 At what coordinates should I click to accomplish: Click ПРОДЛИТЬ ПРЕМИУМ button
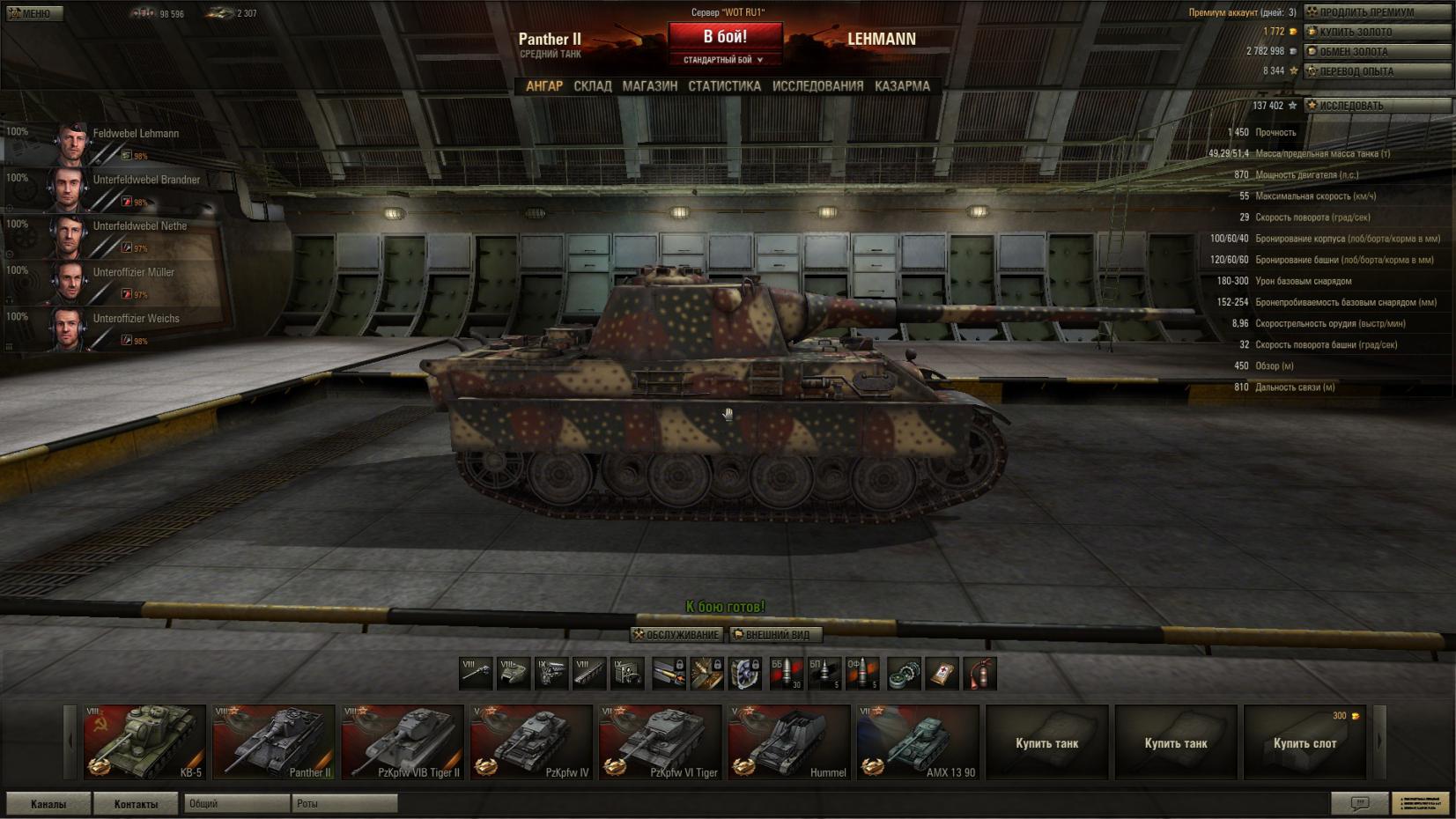tap(1377, 12)
